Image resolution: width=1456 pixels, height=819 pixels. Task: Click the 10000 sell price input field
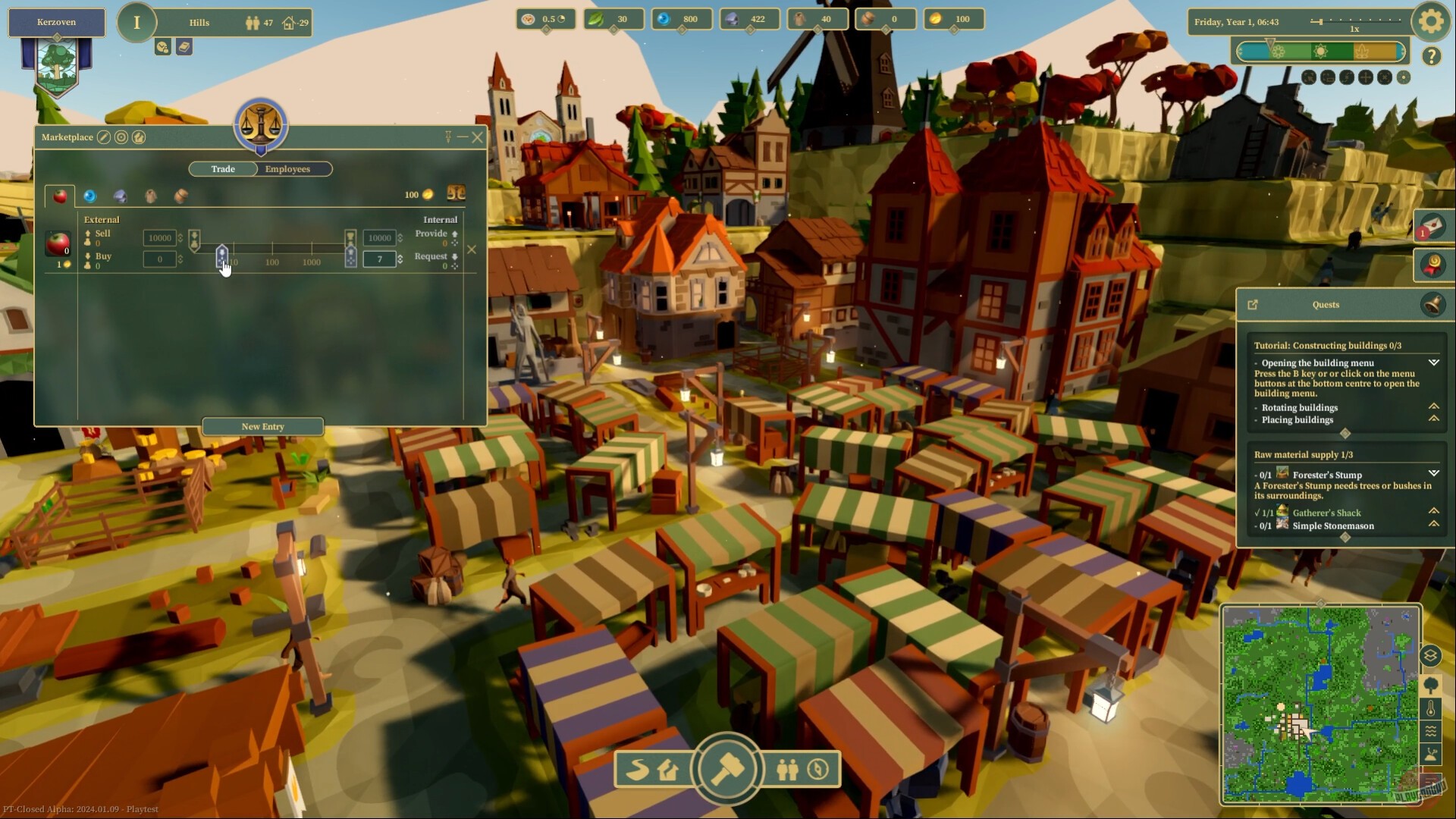[160, 237]
